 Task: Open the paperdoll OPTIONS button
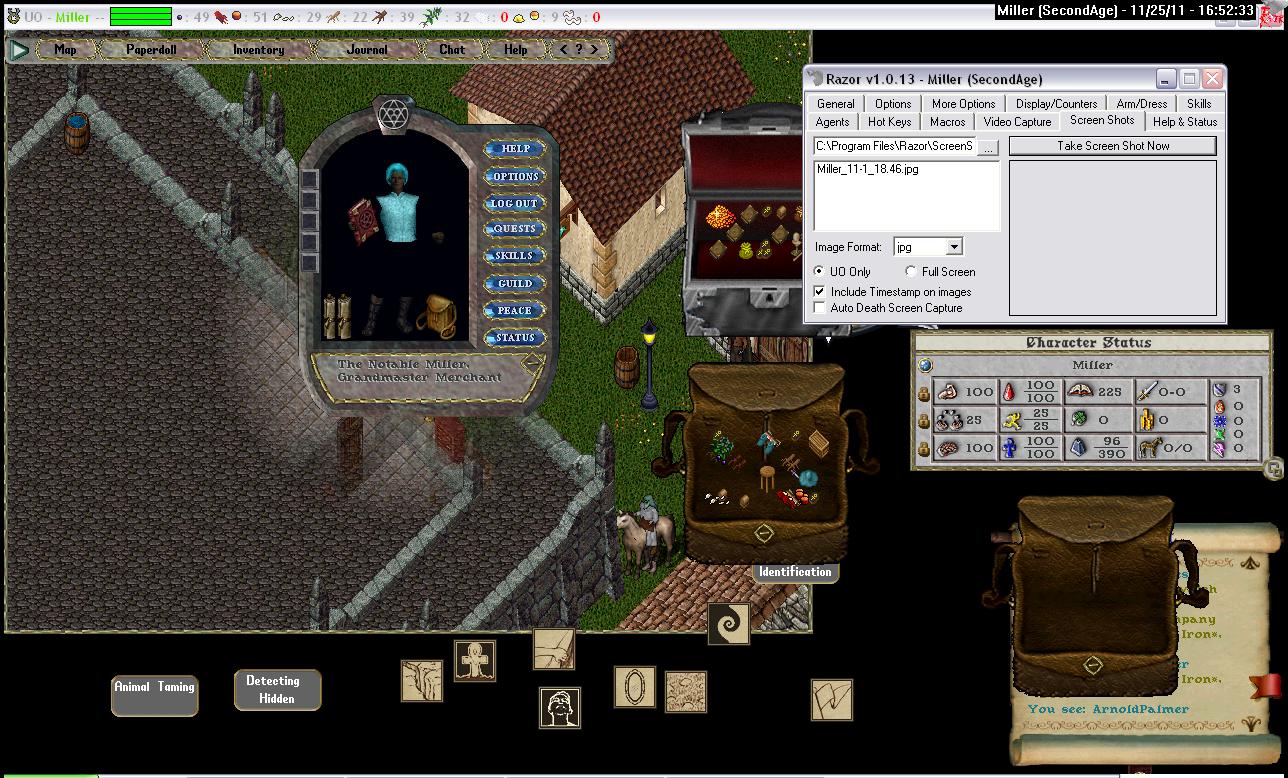[515, 176]
